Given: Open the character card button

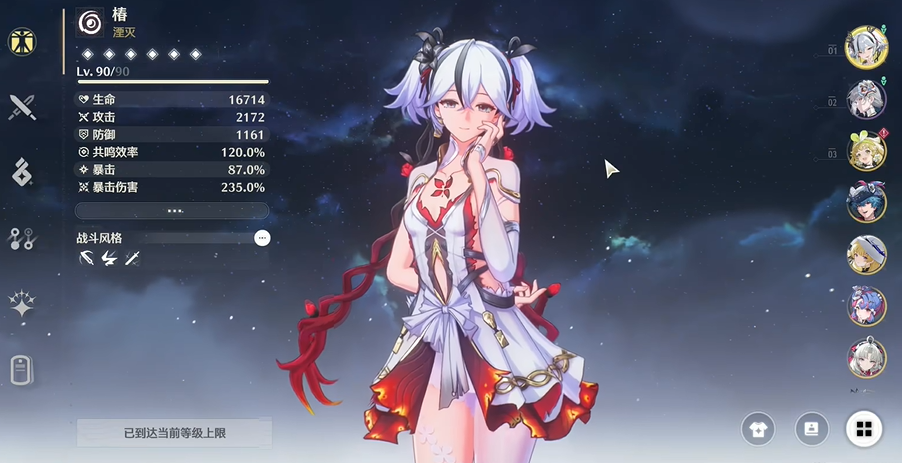Looking at the screenshot, I should [811, 429].
